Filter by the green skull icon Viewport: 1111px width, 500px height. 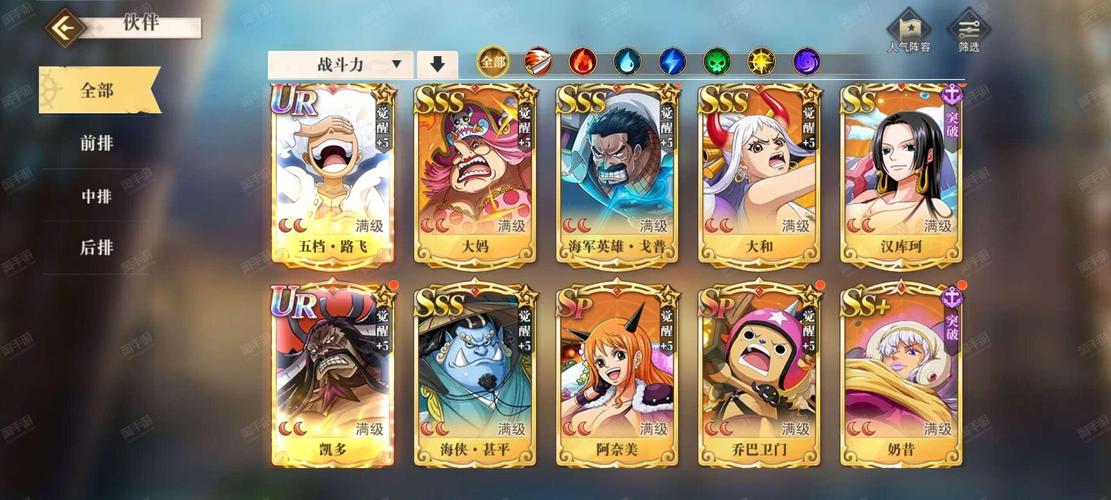click(716, 62)
